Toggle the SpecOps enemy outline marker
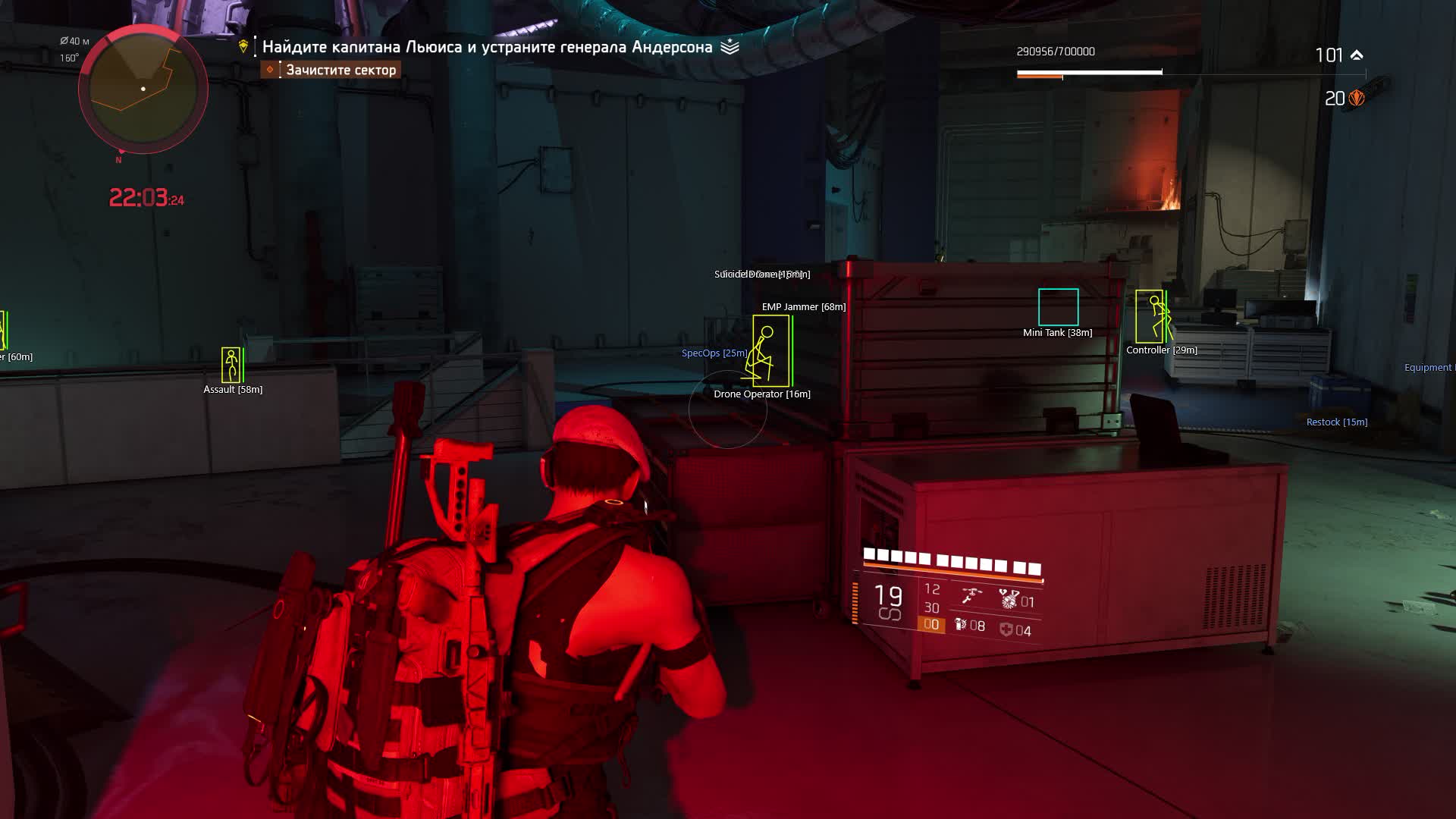This screenshot has width=1456, height=819. [x=711, y=353]
